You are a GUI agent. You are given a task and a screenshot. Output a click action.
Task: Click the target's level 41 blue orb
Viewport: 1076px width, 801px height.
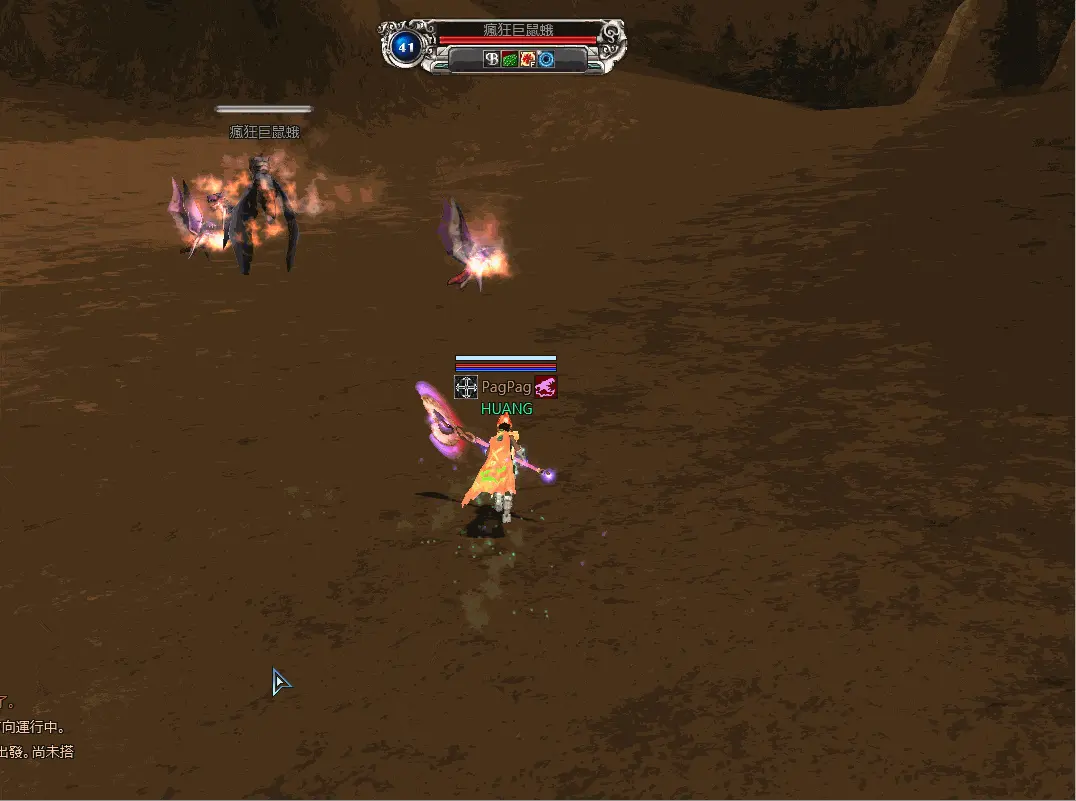(x=406, y=47)
